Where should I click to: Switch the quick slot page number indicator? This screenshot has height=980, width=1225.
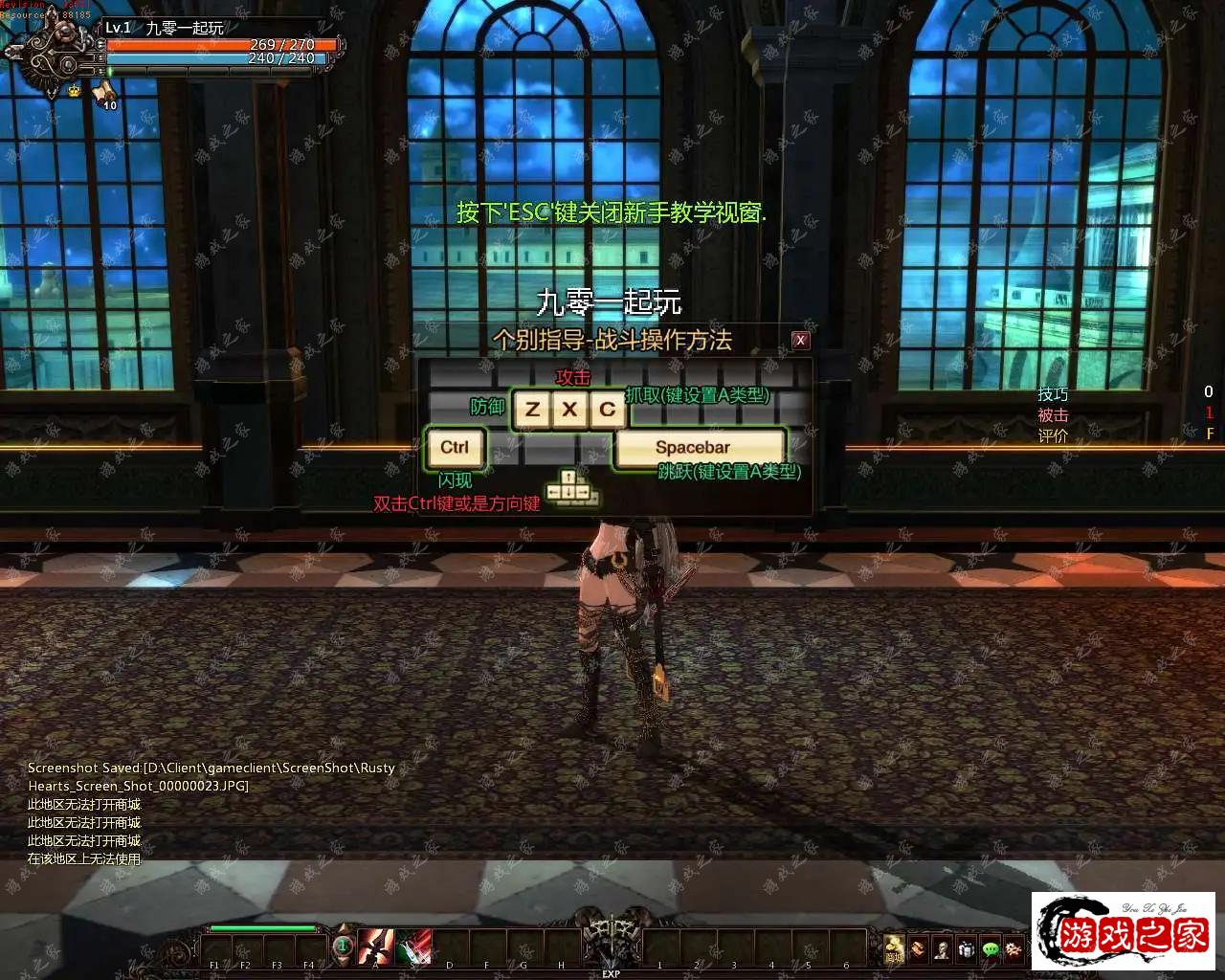(x=343, y=947)
